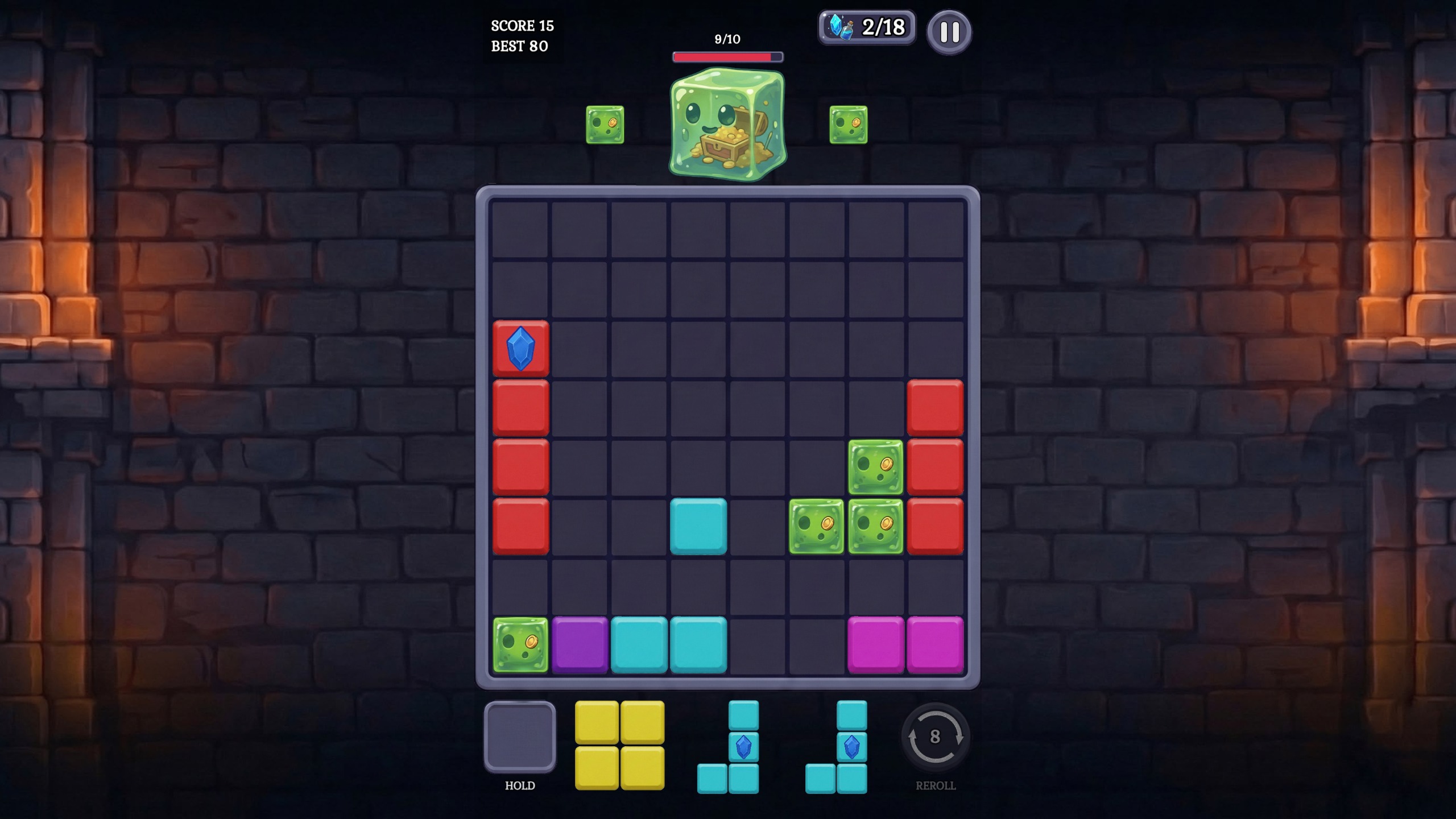Click the SCORE 15 text
Screen dimensions: 1456x819
point(523,26)
